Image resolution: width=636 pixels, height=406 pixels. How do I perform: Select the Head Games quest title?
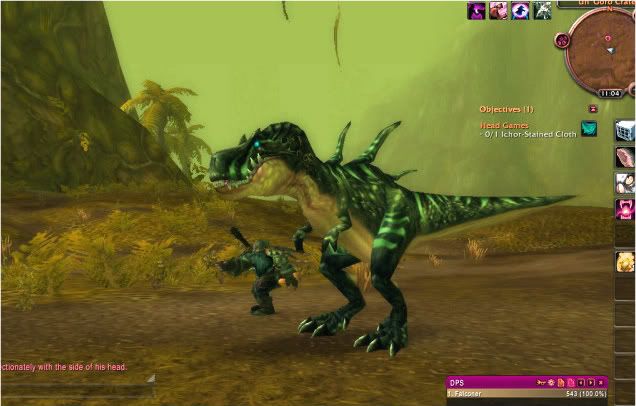coord(503,124)
